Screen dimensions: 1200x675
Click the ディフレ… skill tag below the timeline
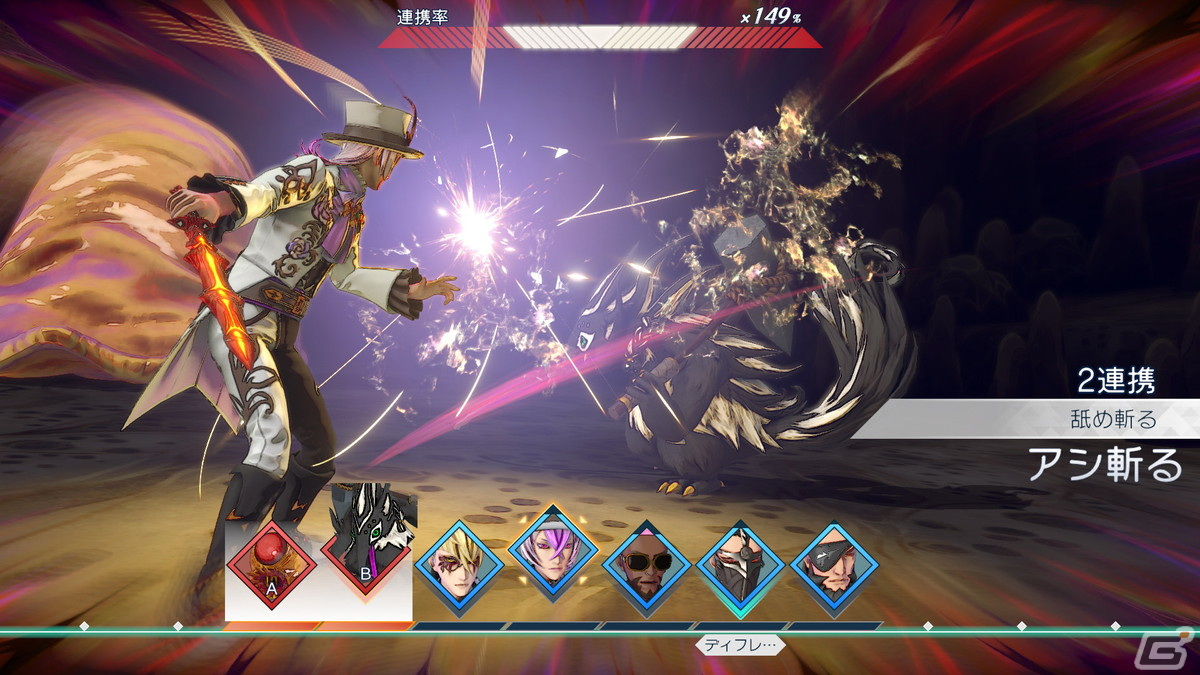pos(740,645)
